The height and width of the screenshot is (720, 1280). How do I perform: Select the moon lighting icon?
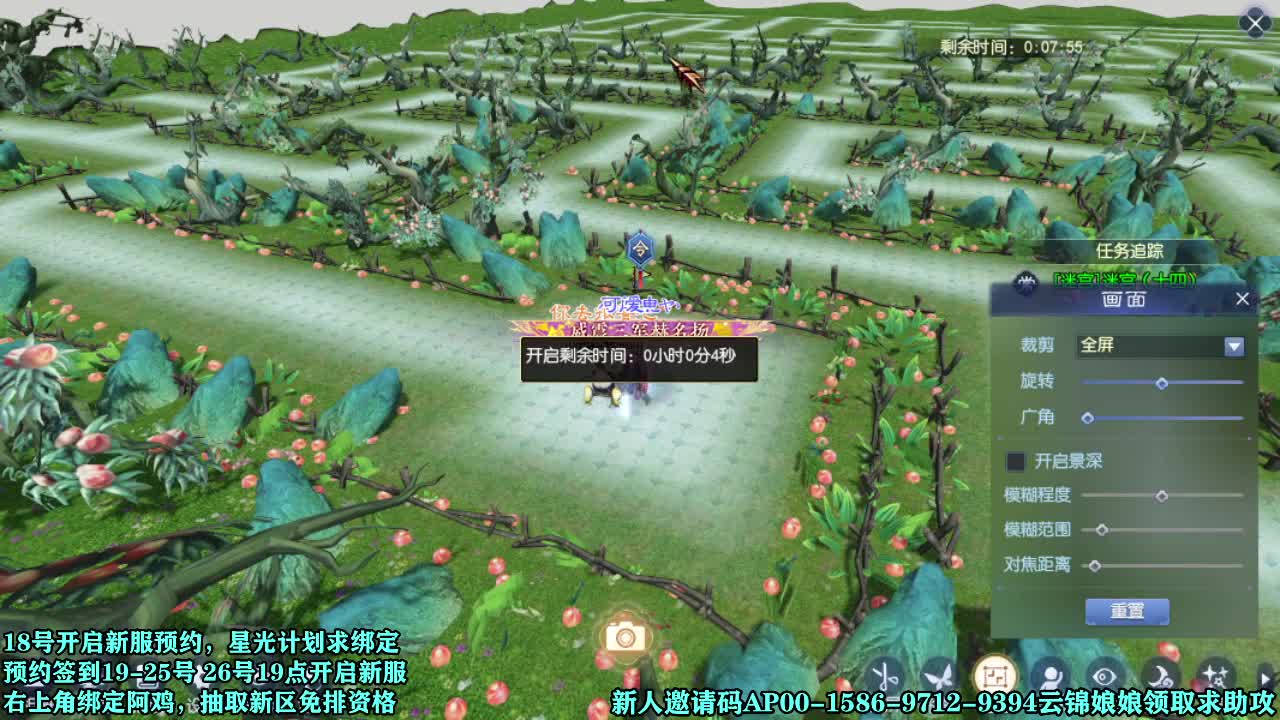tap(1160, 675)
